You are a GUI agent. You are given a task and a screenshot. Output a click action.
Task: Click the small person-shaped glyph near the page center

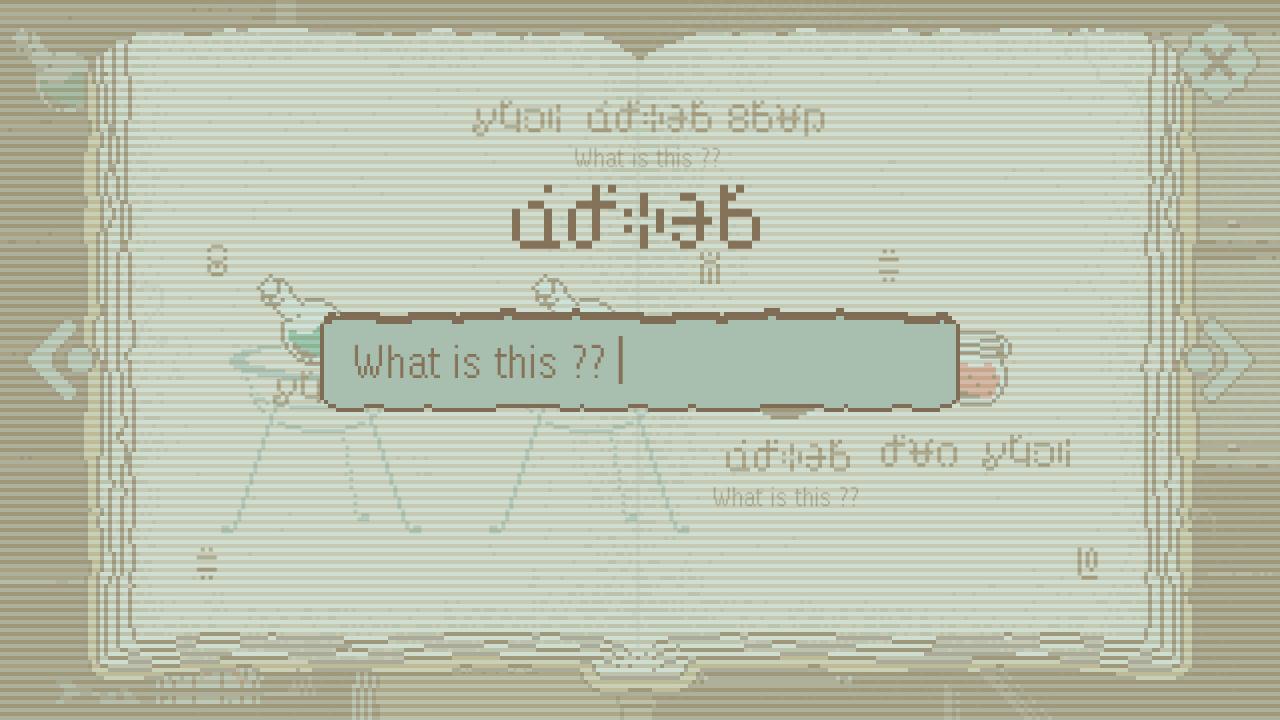[x=710, y=264]
